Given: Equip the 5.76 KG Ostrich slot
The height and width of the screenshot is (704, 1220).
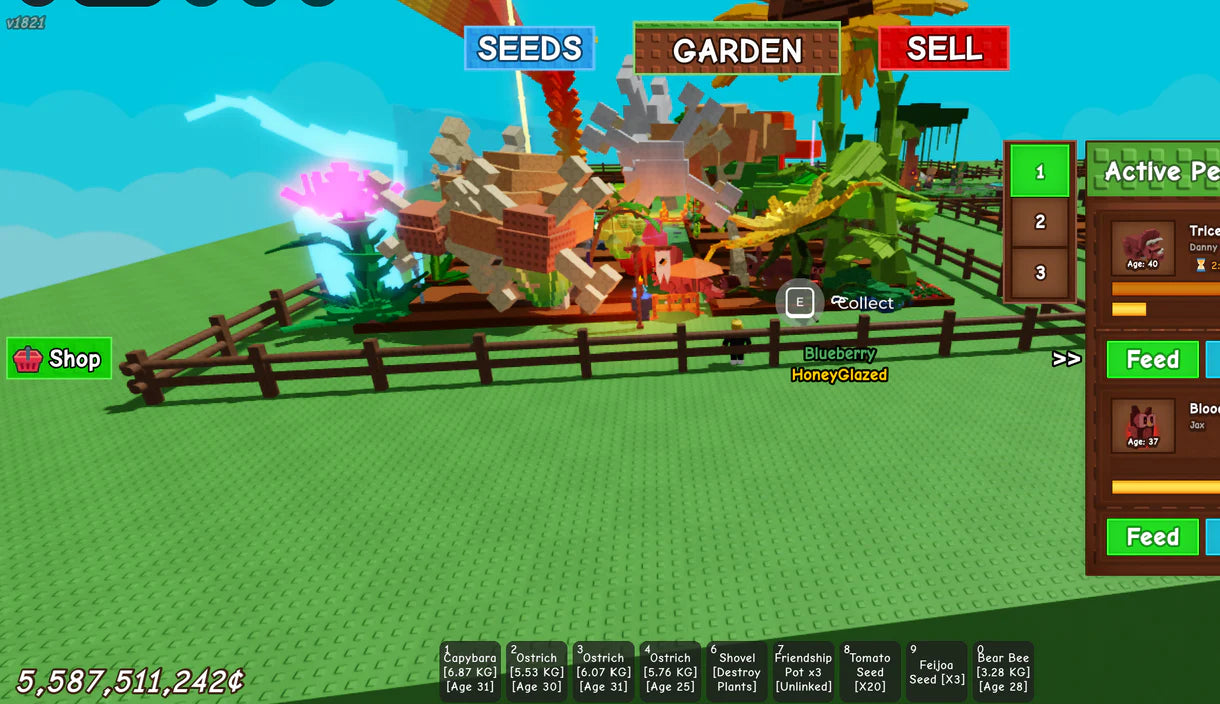Looking at the screenshot, I should coord(670,671).
